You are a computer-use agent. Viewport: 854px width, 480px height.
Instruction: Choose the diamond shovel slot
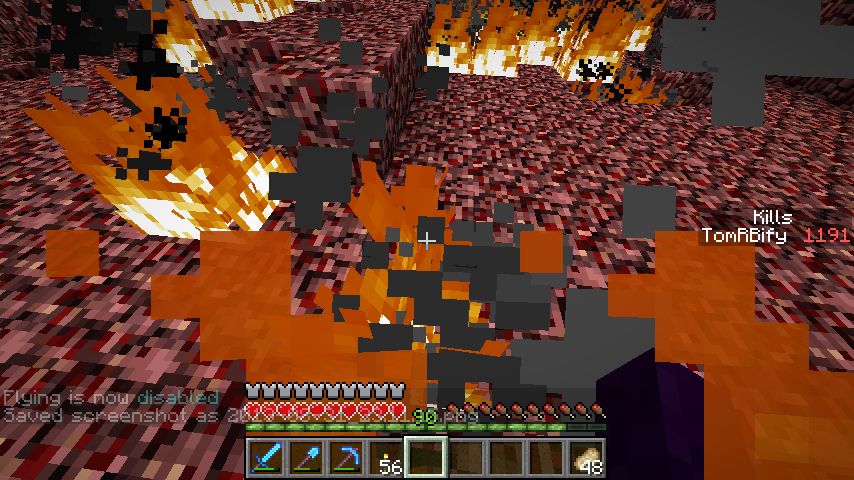tap(305, 458)
